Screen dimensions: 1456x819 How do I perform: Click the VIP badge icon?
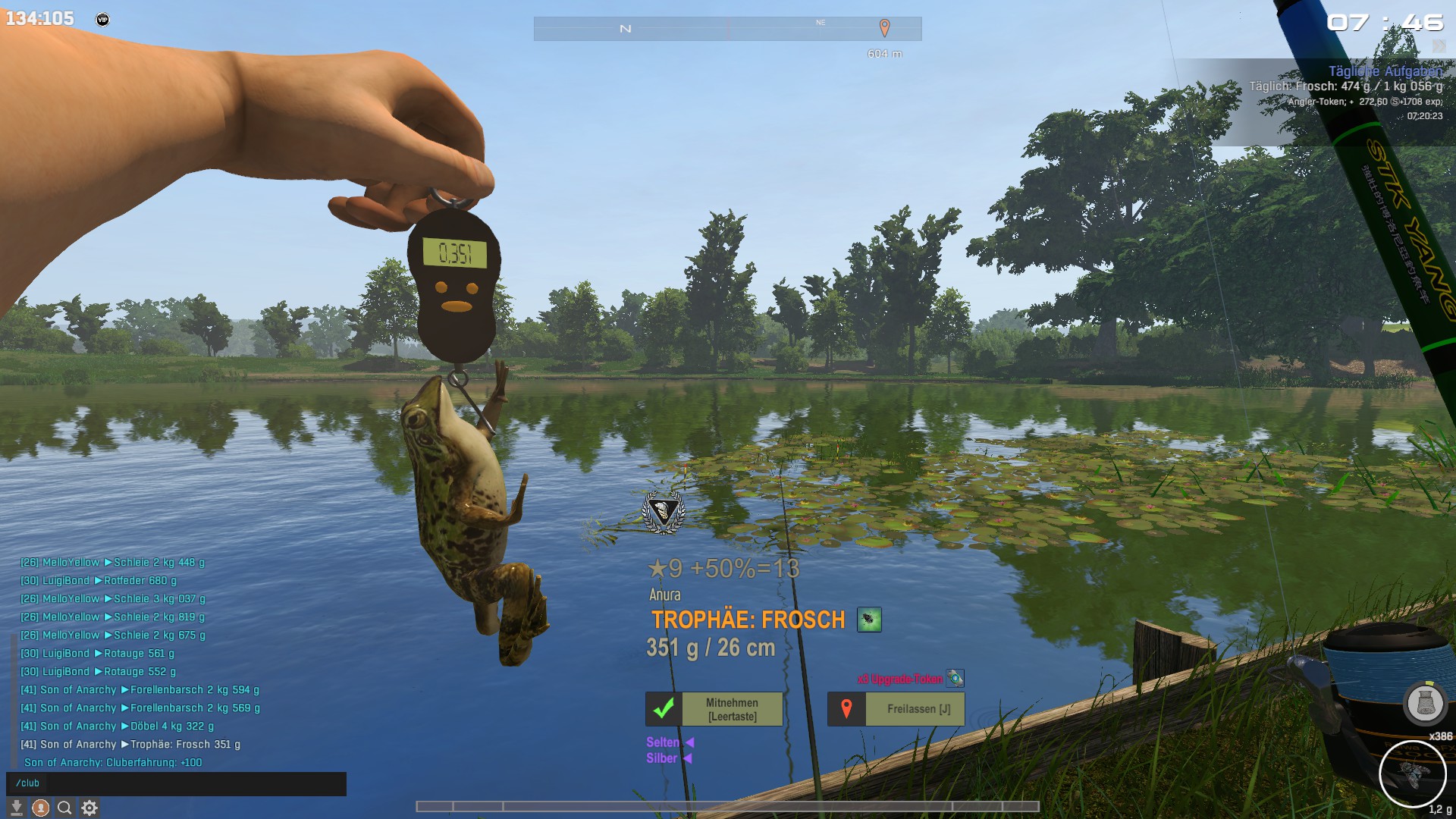tap(102, 20)
